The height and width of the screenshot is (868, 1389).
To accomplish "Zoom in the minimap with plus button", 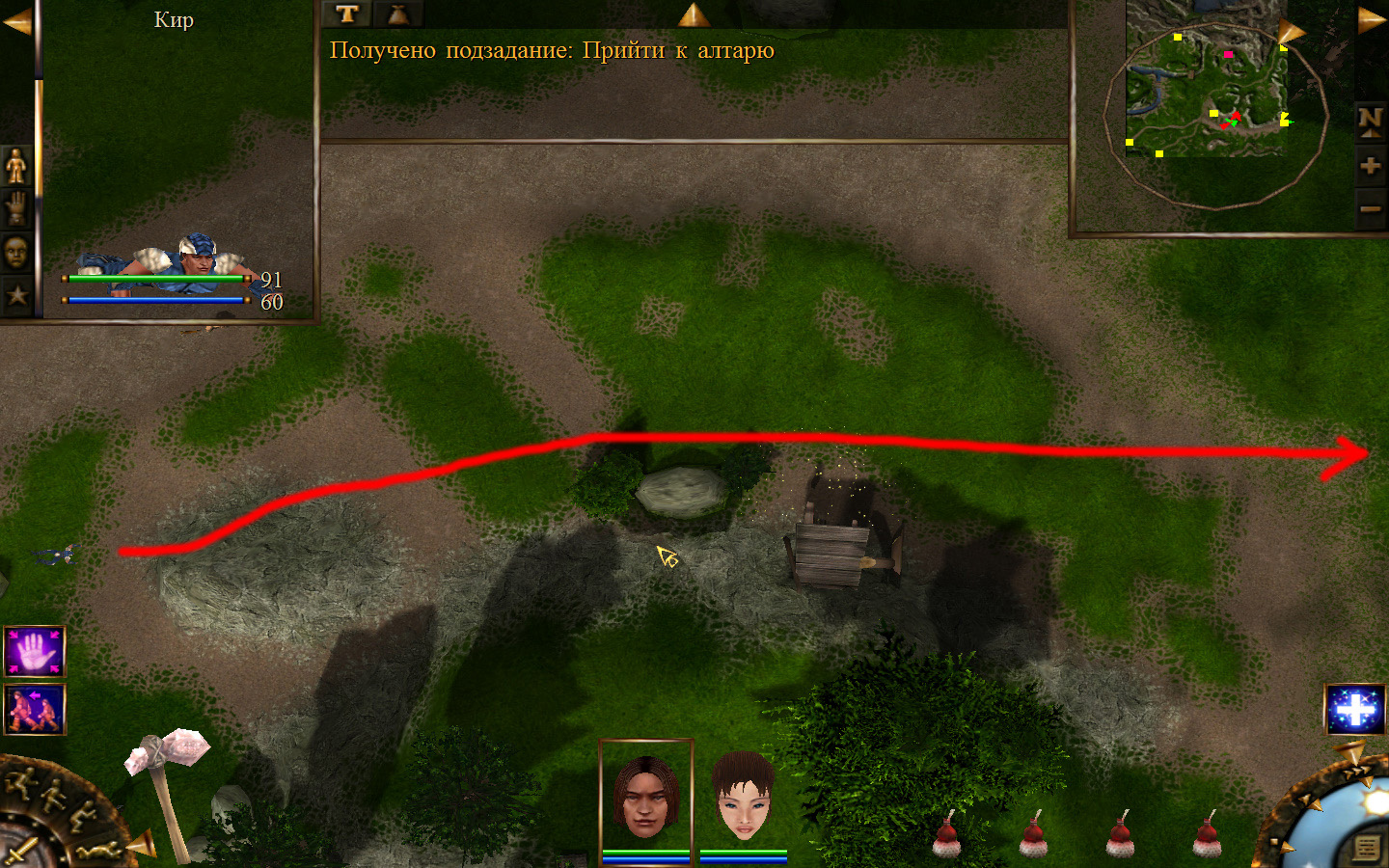I will tap(1370, 166).
